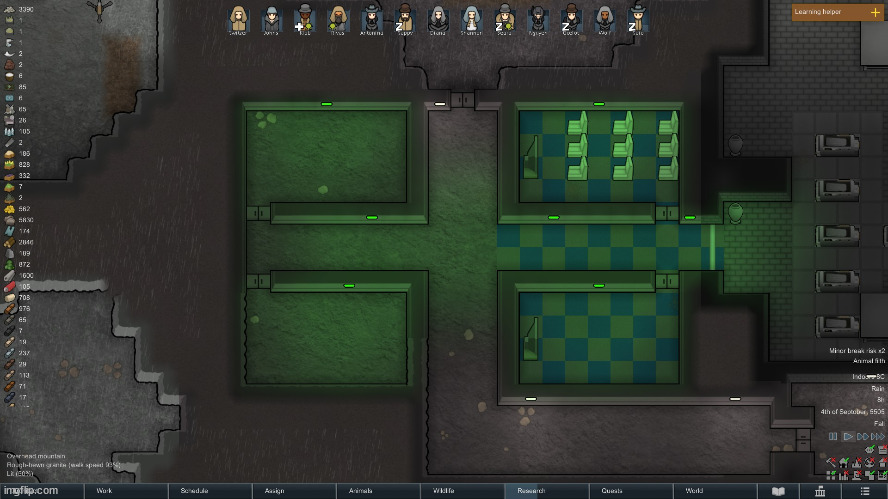Open the Animals tab

pyautogui.click(x=360, y=491)
